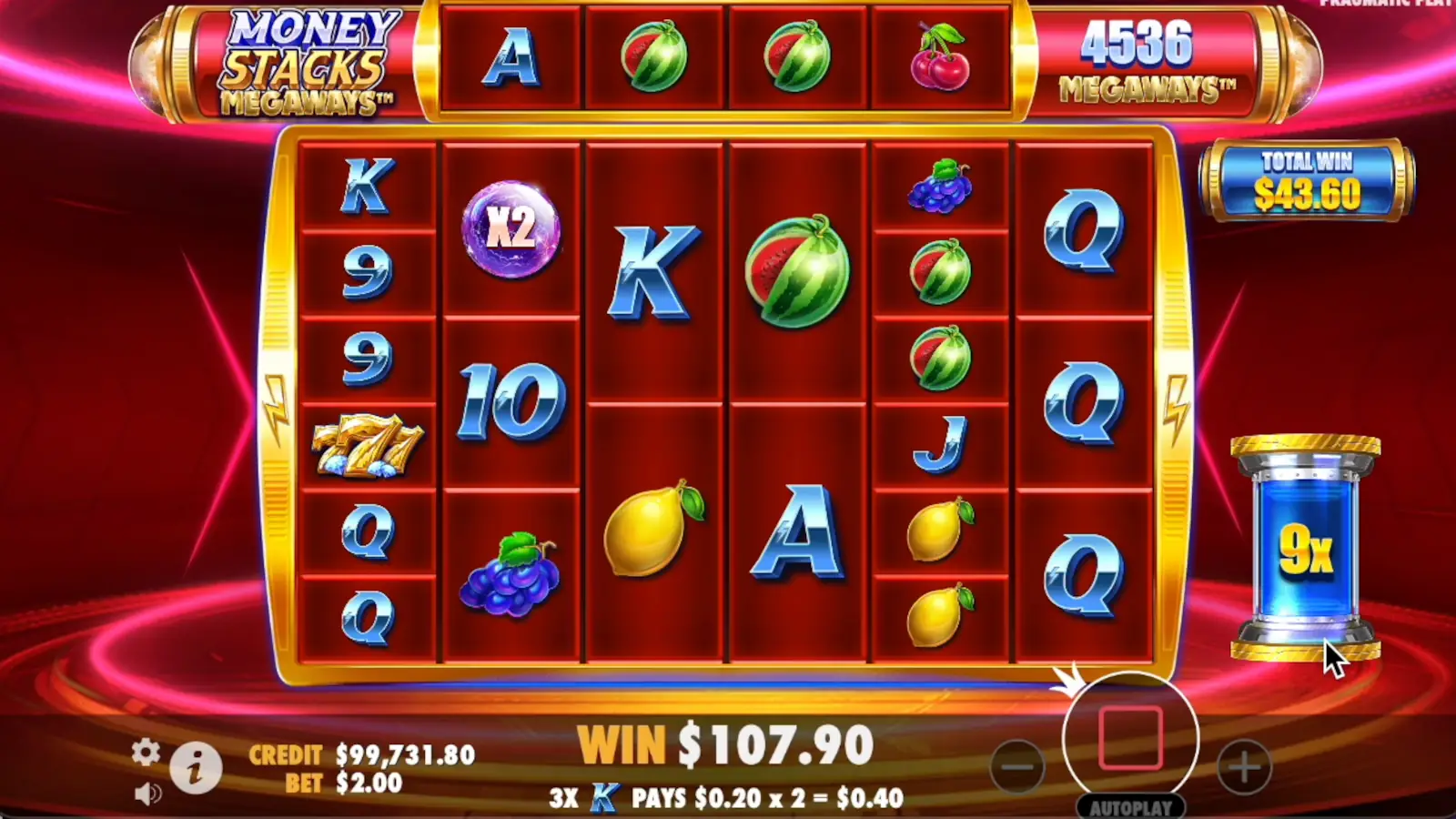Click the Total Win $43.60 display
The width and height of the screenshot is (1456, 819).
point(1305,182)
